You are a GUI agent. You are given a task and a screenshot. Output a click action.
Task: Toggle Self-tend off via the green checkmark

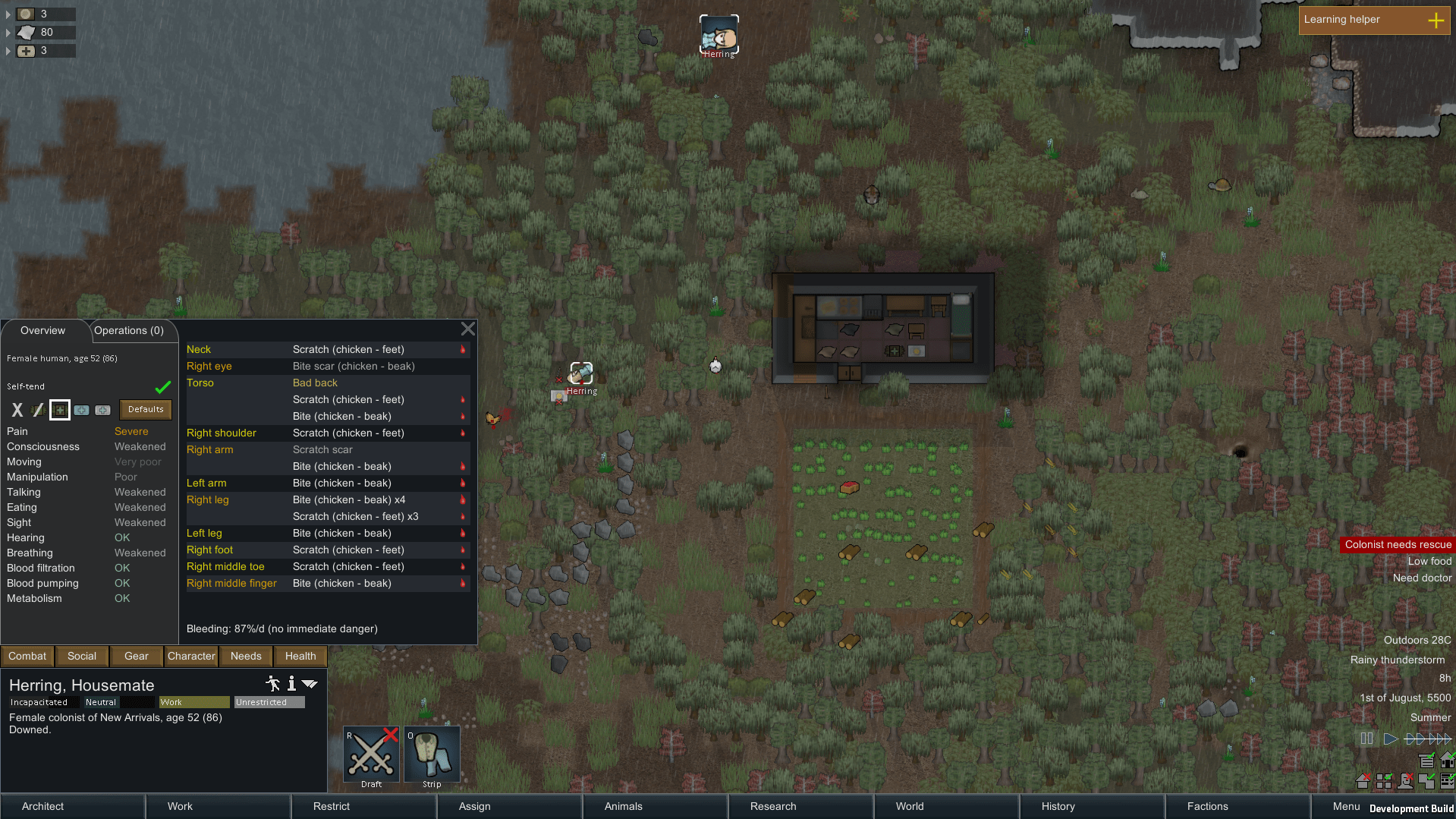coord(162,386)
